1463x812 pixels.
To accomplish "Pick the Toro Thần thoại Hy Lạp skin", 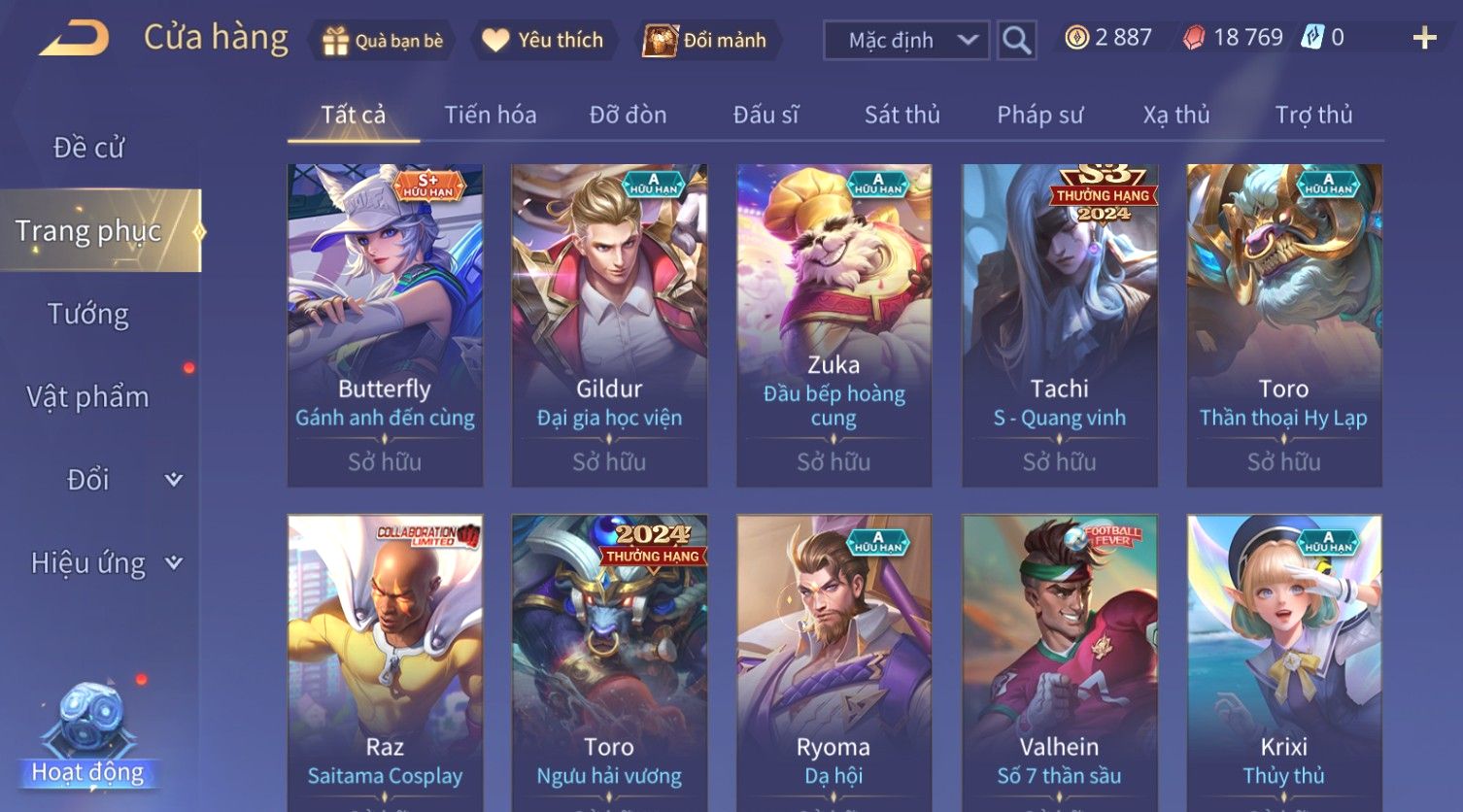I will tap(1283, 324).
